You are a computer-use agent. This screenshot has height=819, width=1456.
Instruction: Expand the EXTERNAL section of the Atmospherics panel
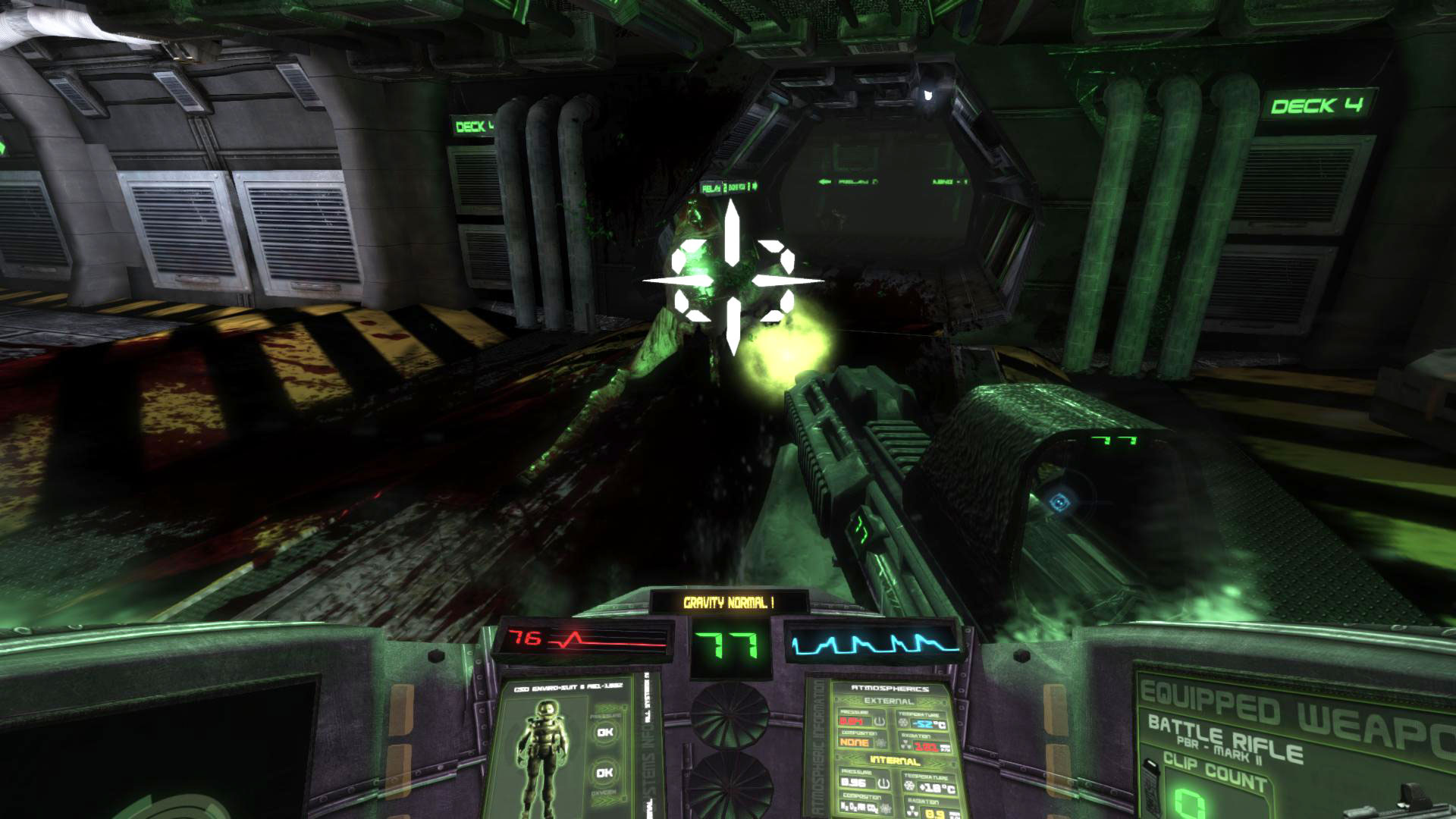click(x=888, y=701)
